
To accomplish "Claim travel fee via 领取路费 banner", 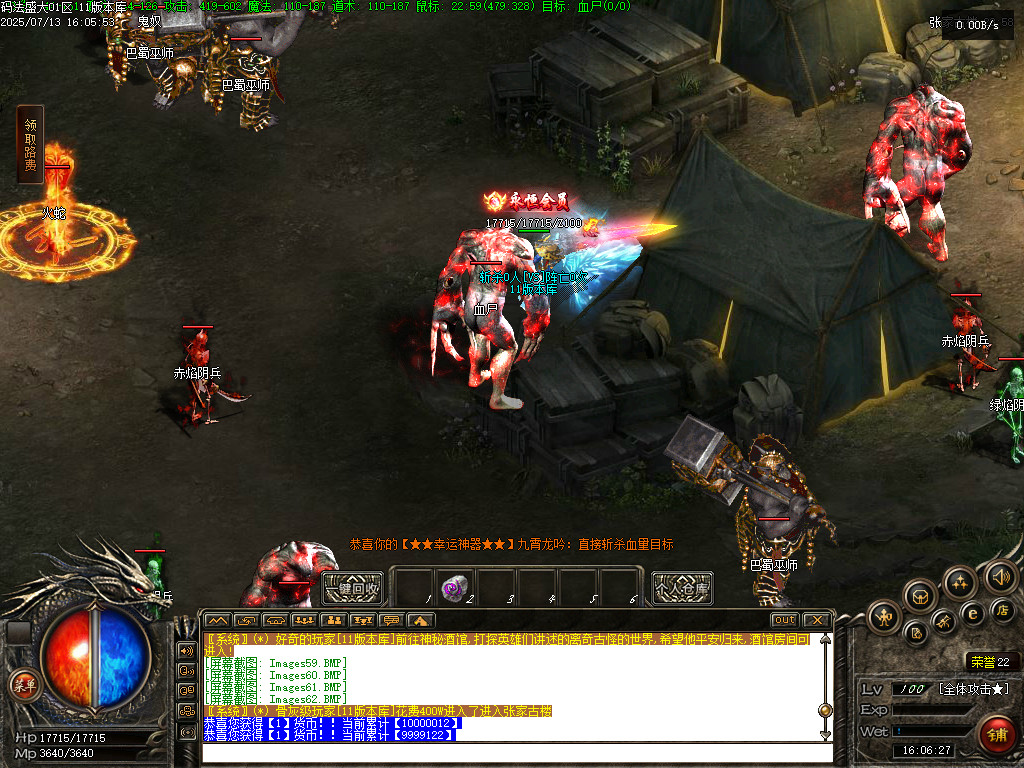I will pyautogui.click(x=30, y=145).
